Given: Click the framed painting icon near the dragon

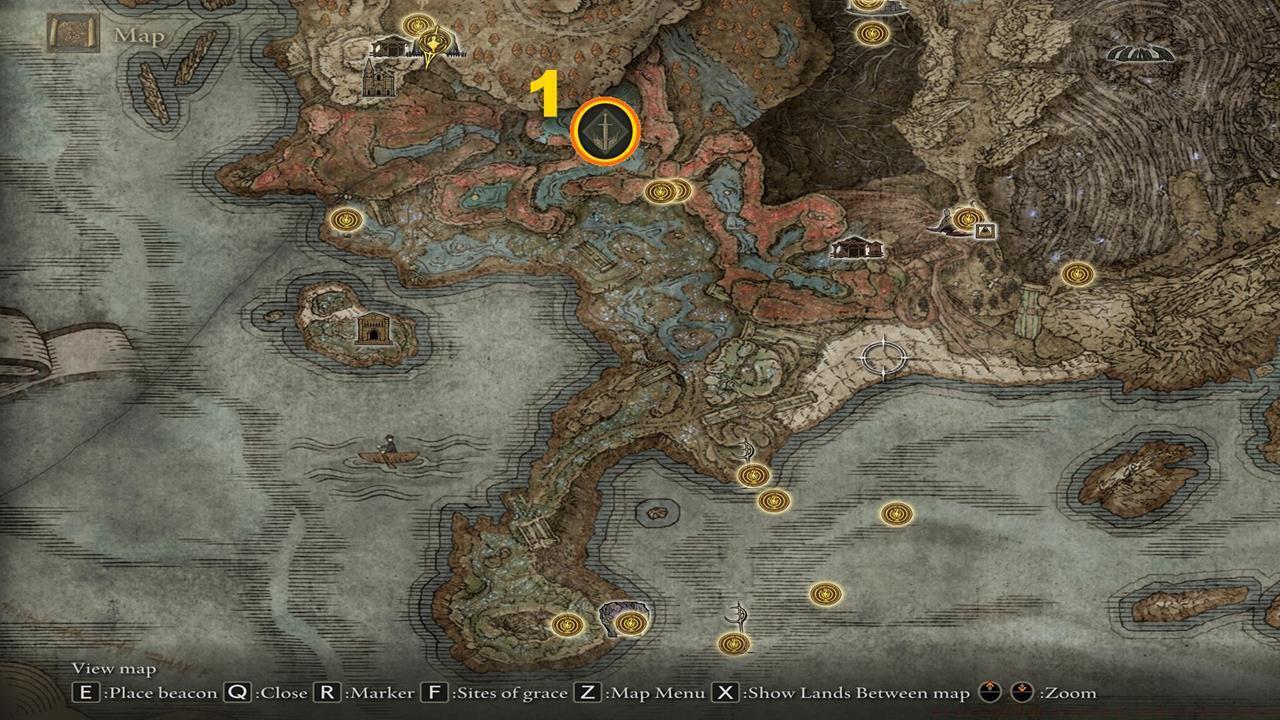Looking at the screenshot, I should [983, 233].
